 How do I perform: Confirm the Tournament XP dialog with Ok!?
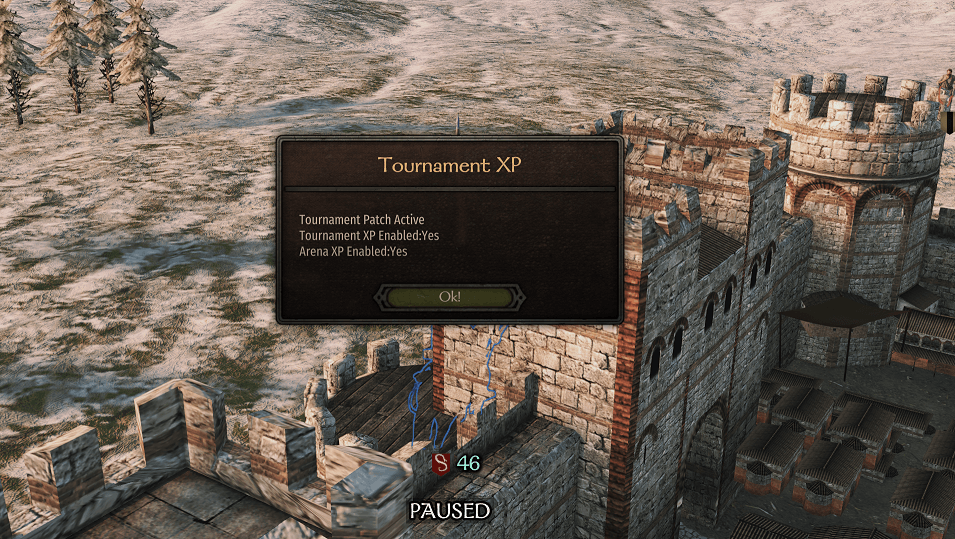pos(449,297)
